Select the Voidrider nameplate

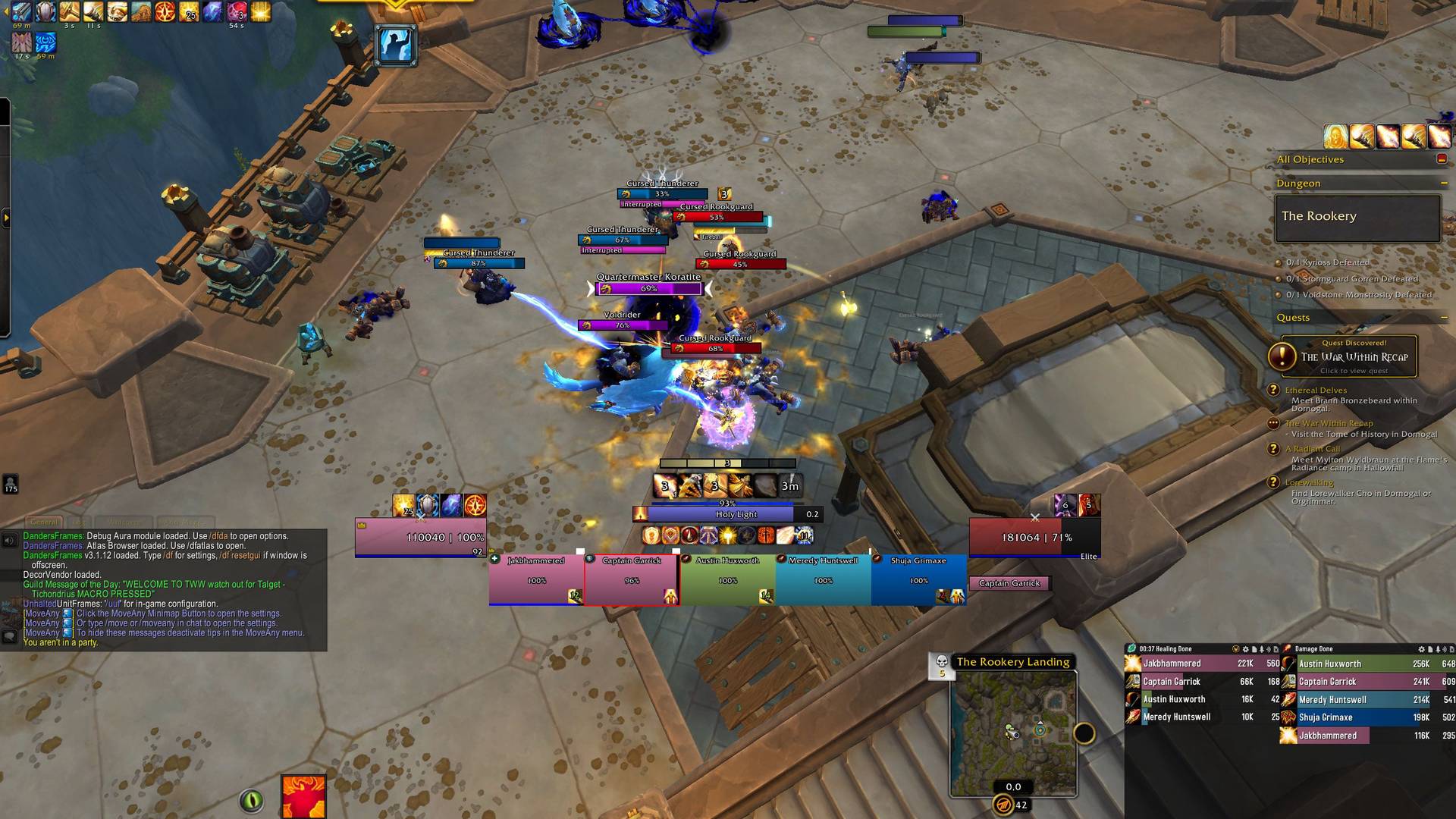coord(623,325)
